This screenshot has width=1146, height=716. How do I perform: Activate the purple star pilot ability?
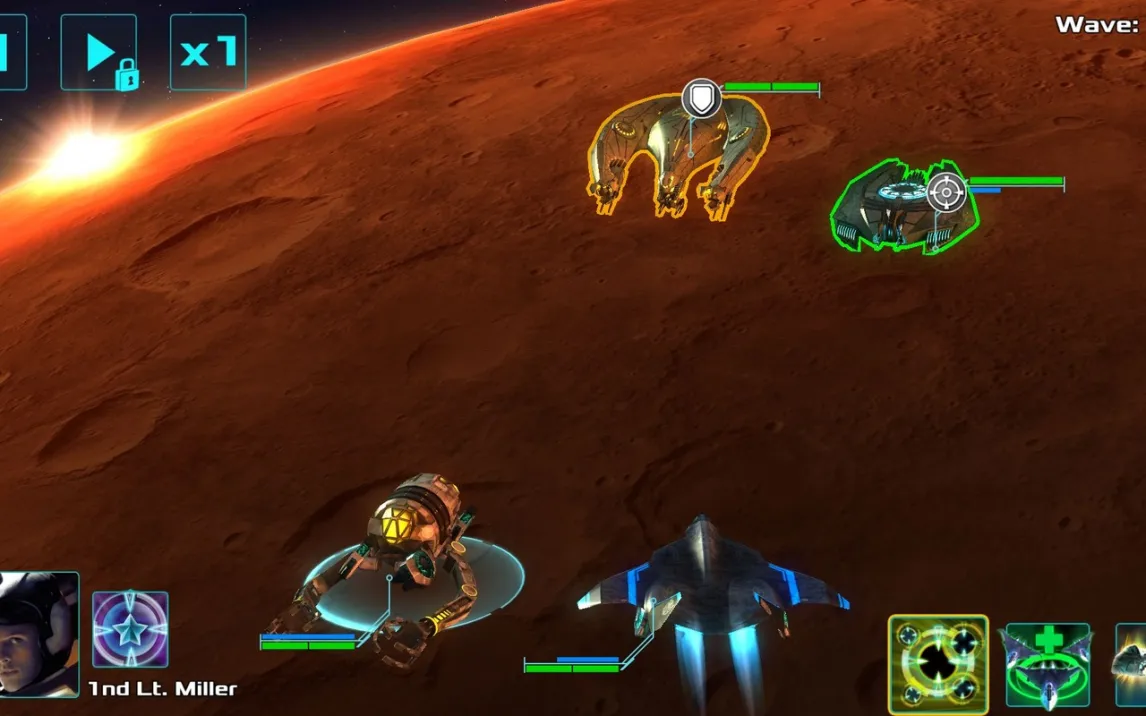pyautogui.click(x=130, y=629)
